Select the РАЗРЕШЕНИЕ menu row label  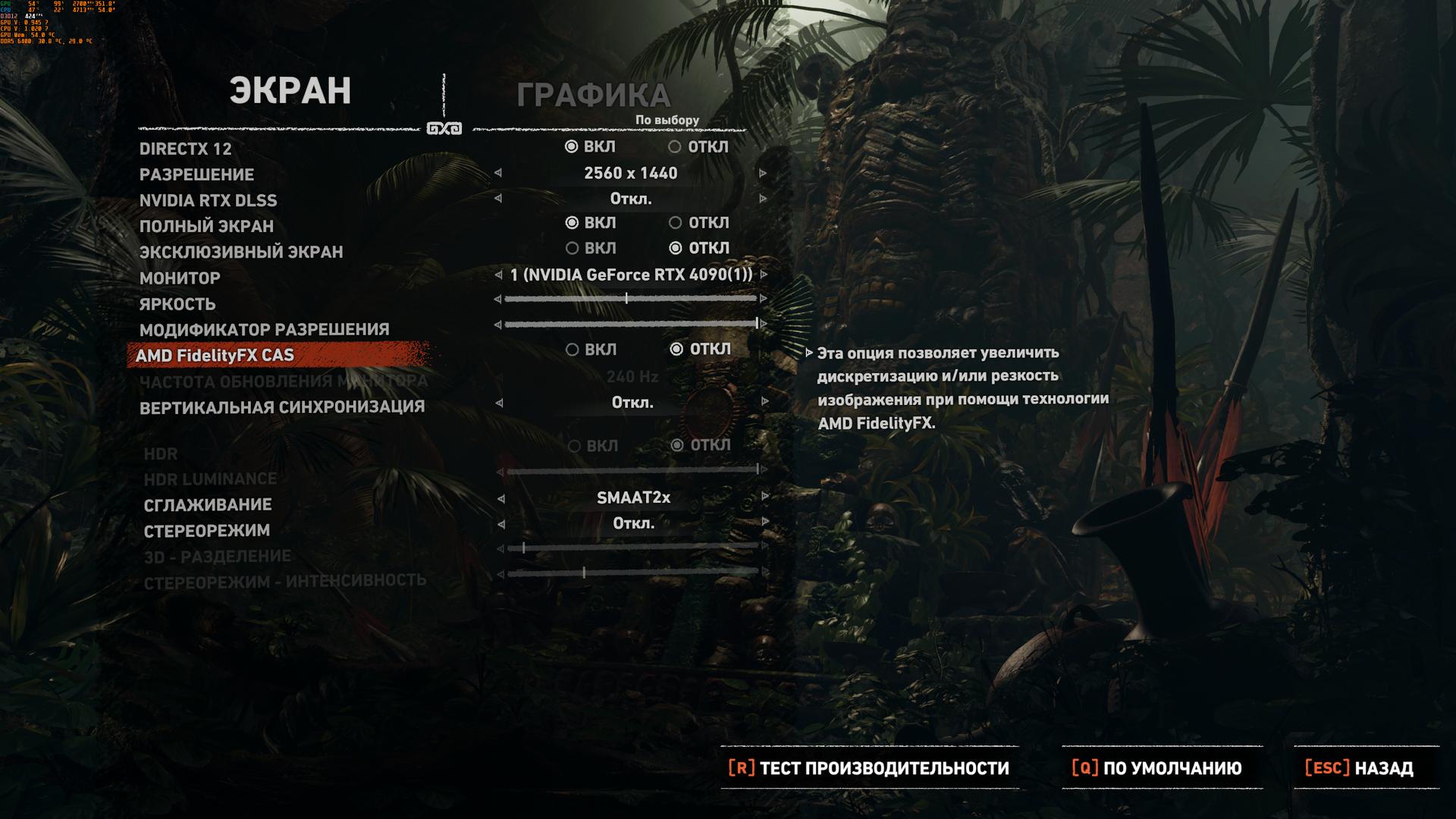click(x=197, y=175)
